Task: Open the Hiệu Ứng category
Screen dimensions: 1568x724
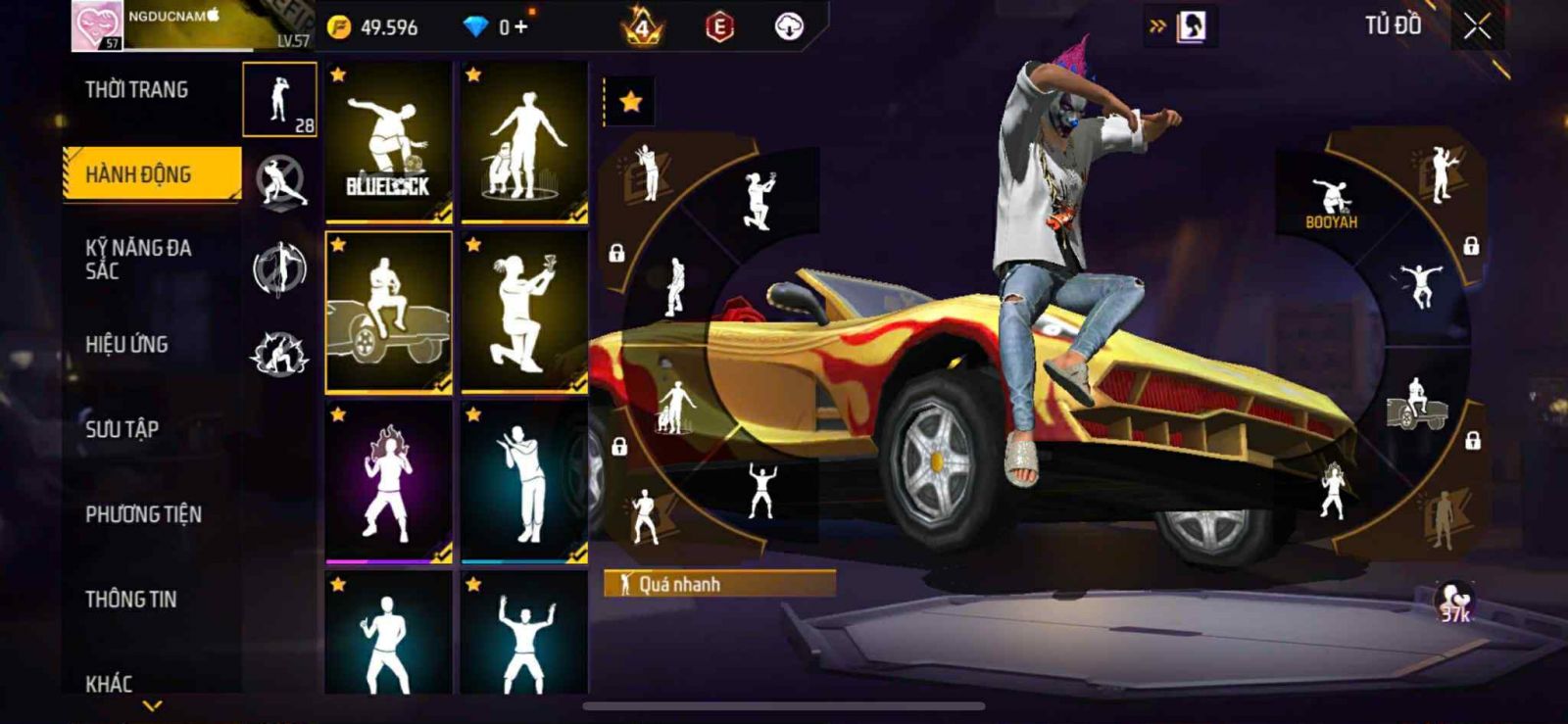Action: 126,344
